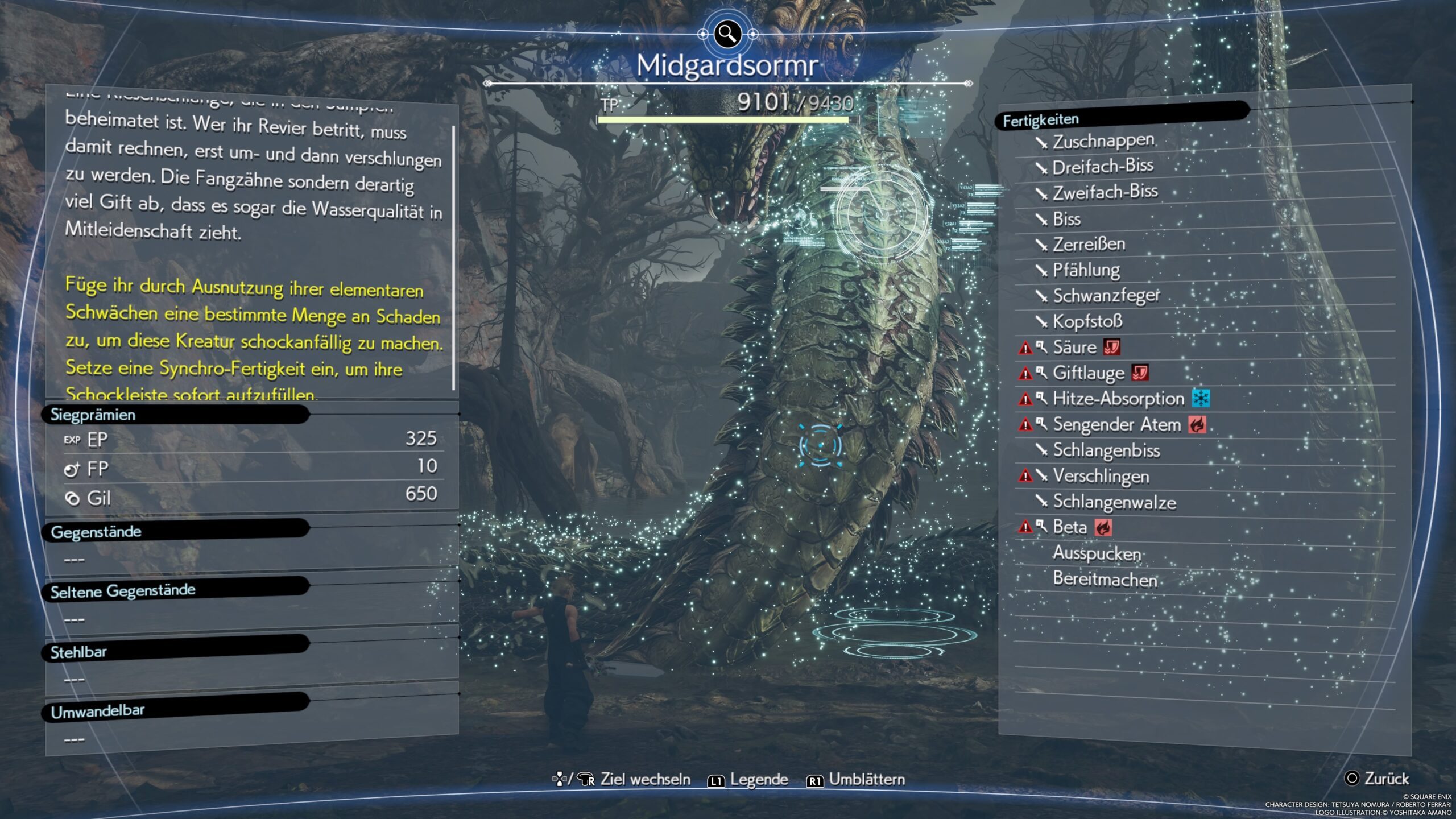The height and width of the screenshot is (819, 1456).
Task: Click the magnifying glass analysis icon
Action: click(x=727, y=34)
